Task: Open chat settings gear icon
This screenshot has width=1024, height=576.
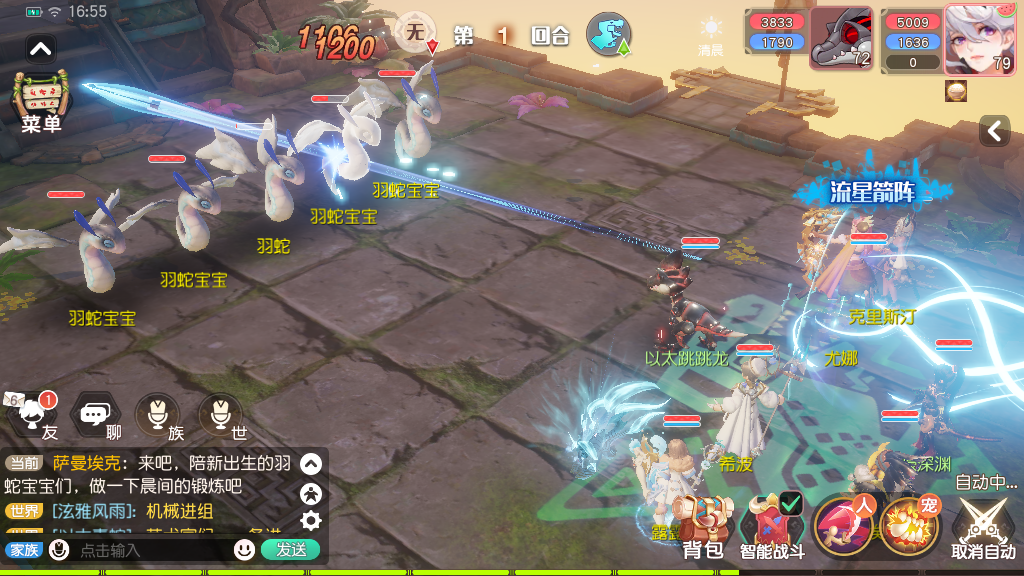Action: coord(311,520)
